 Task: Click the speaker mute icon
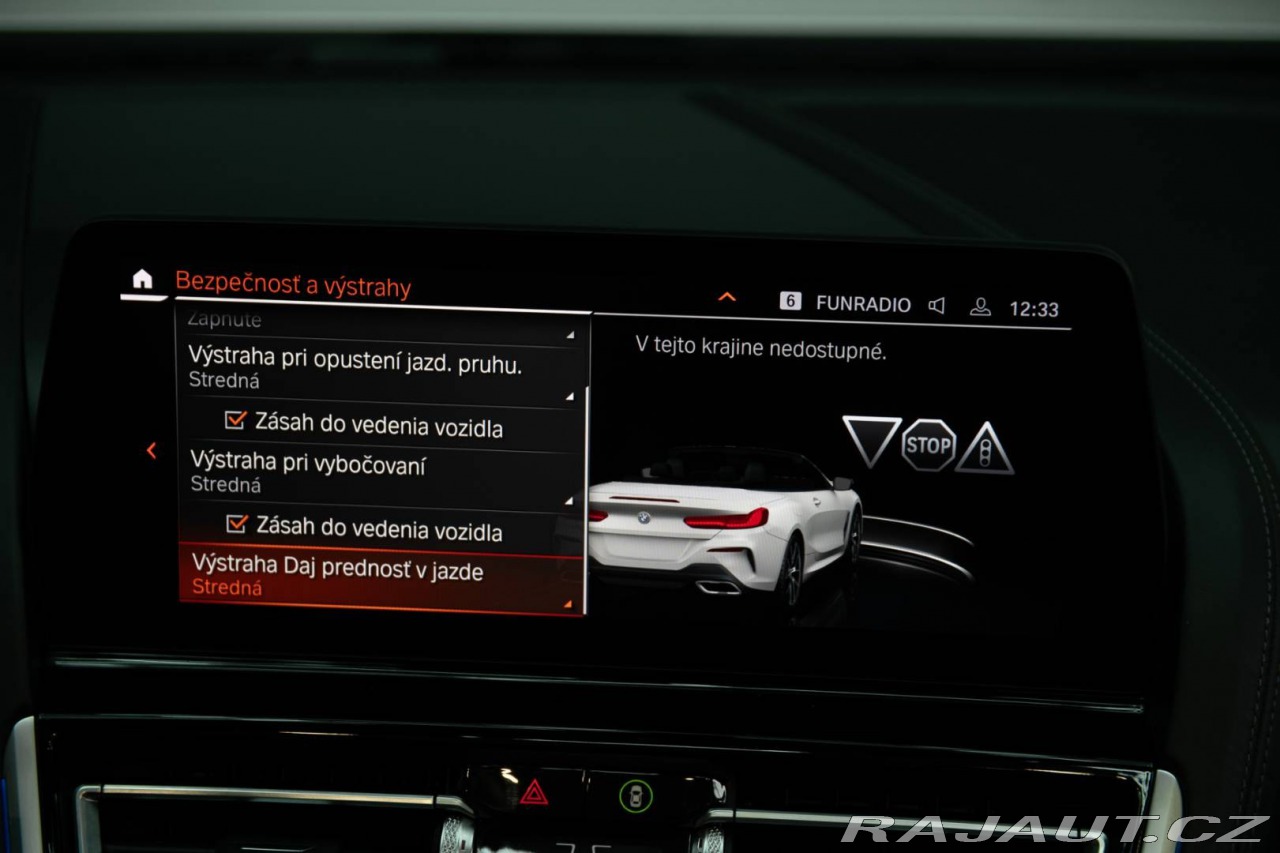pyautogui.click(x=937, y=306)
